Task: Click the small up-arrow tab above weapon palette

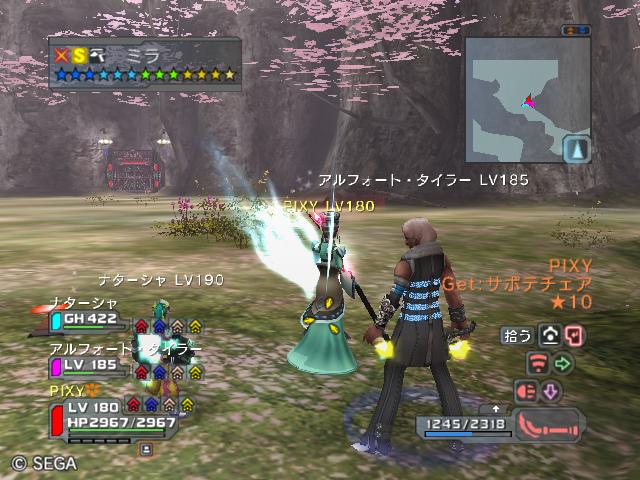Action: click(x=495, y=408)
